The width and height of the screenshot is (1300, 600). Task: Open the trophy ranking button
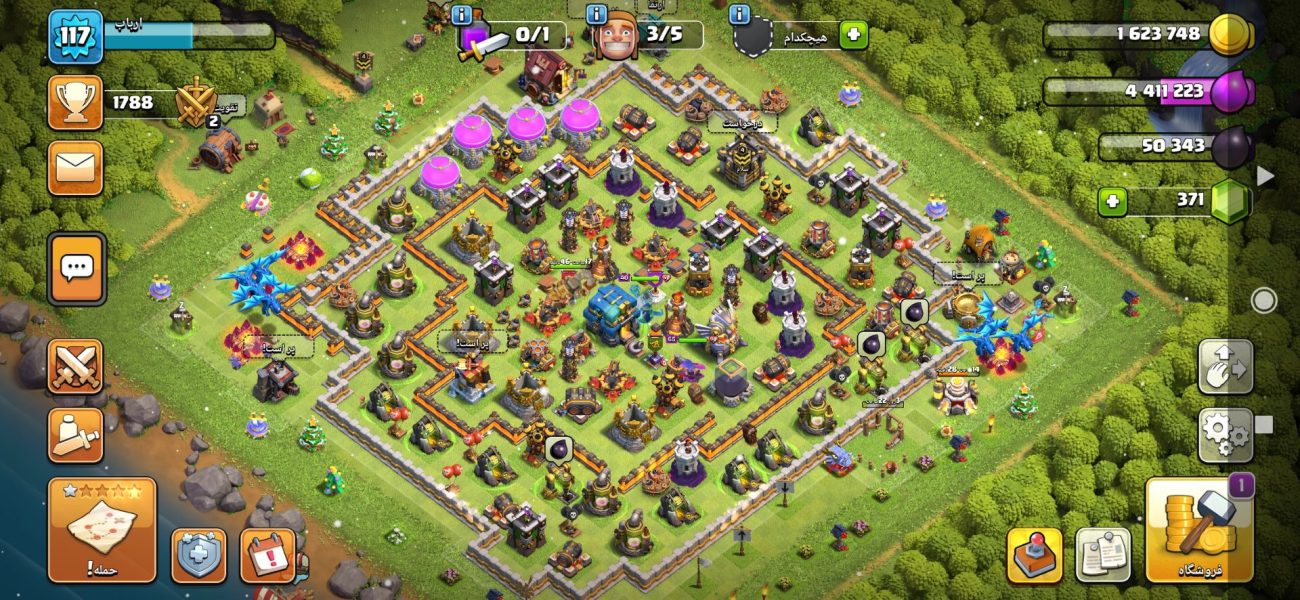pos(76,102)
